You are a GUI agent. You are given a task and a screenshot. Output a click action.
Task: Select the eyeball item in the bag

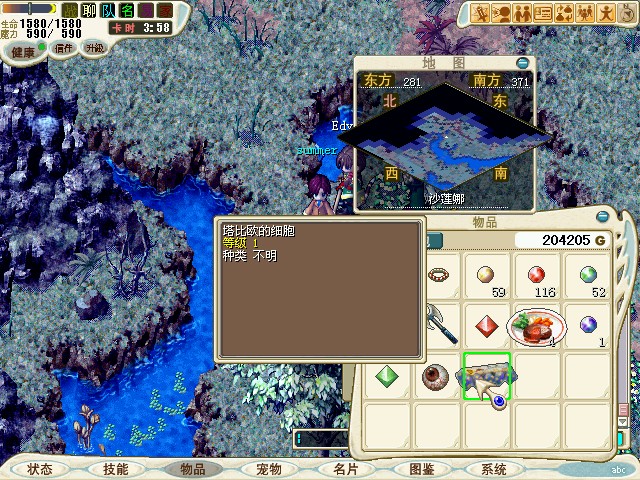(435, 377)
